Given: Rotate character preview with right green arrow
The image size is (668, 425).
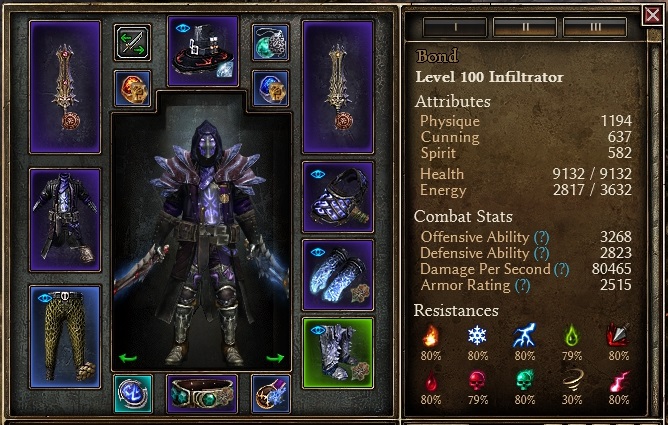Looking at the screenshot, I should tap(276, 357).
